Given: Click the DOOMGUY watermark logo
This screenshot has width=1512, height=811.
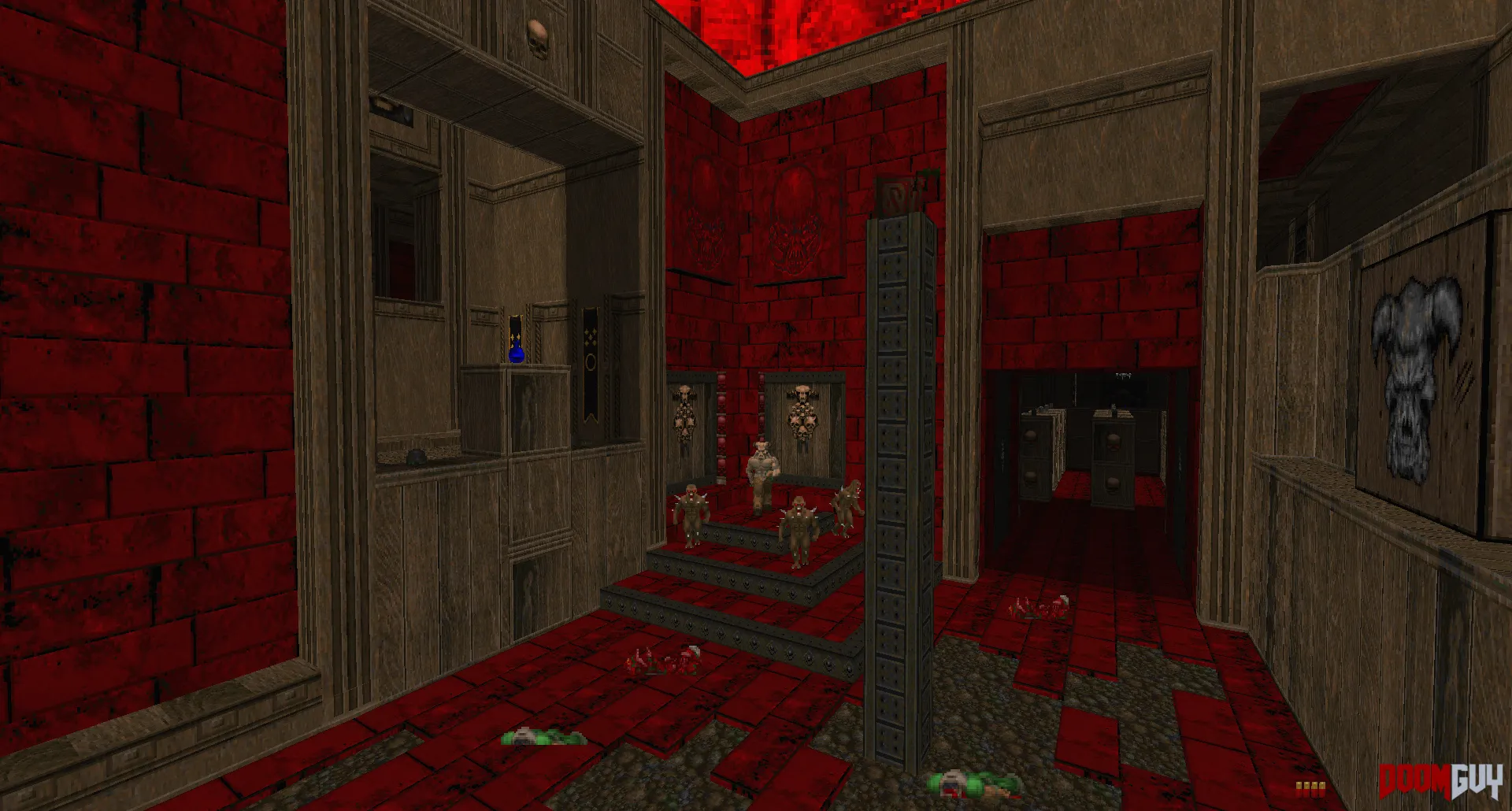Looking at the screenshot, I should (1440, 782).
